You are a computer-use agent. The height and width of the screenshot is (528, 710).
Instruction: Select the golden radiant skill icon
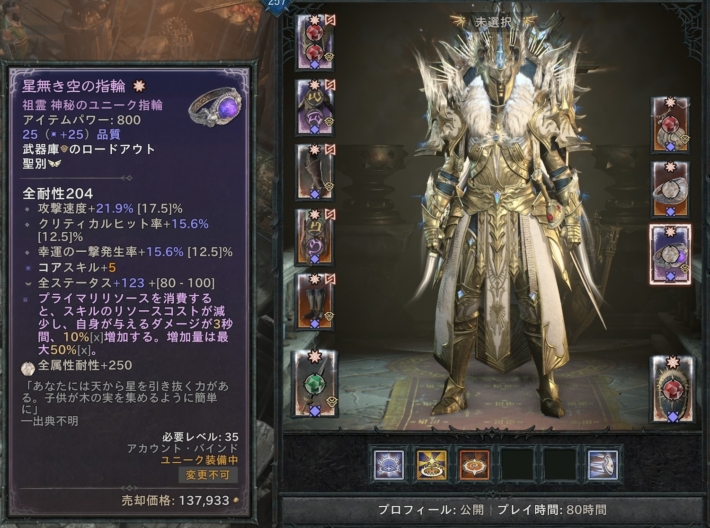[x=432, y=464]
